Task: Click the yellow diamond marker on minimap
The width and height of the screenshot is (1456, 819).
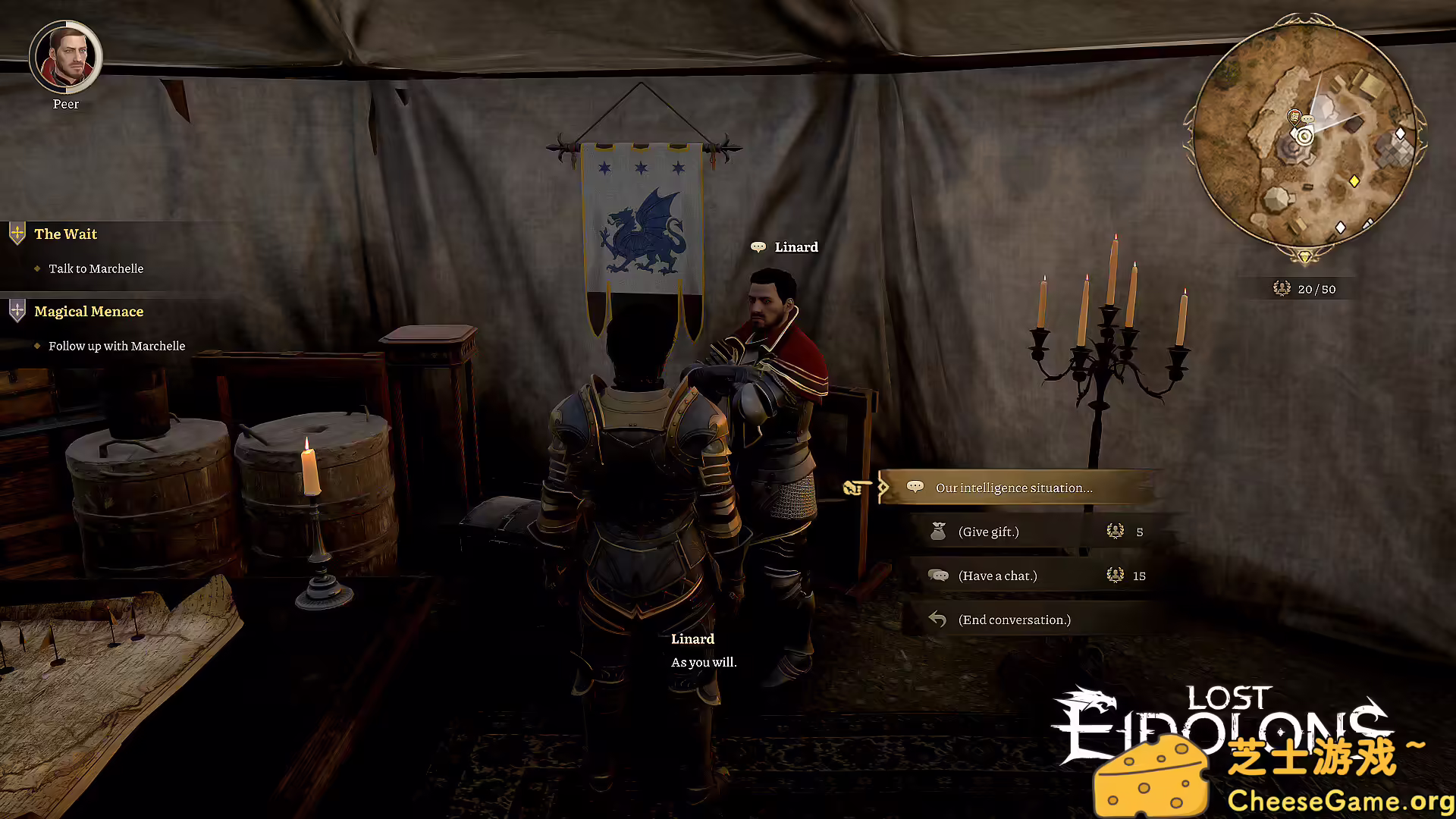Action: tap(1354, 180)
